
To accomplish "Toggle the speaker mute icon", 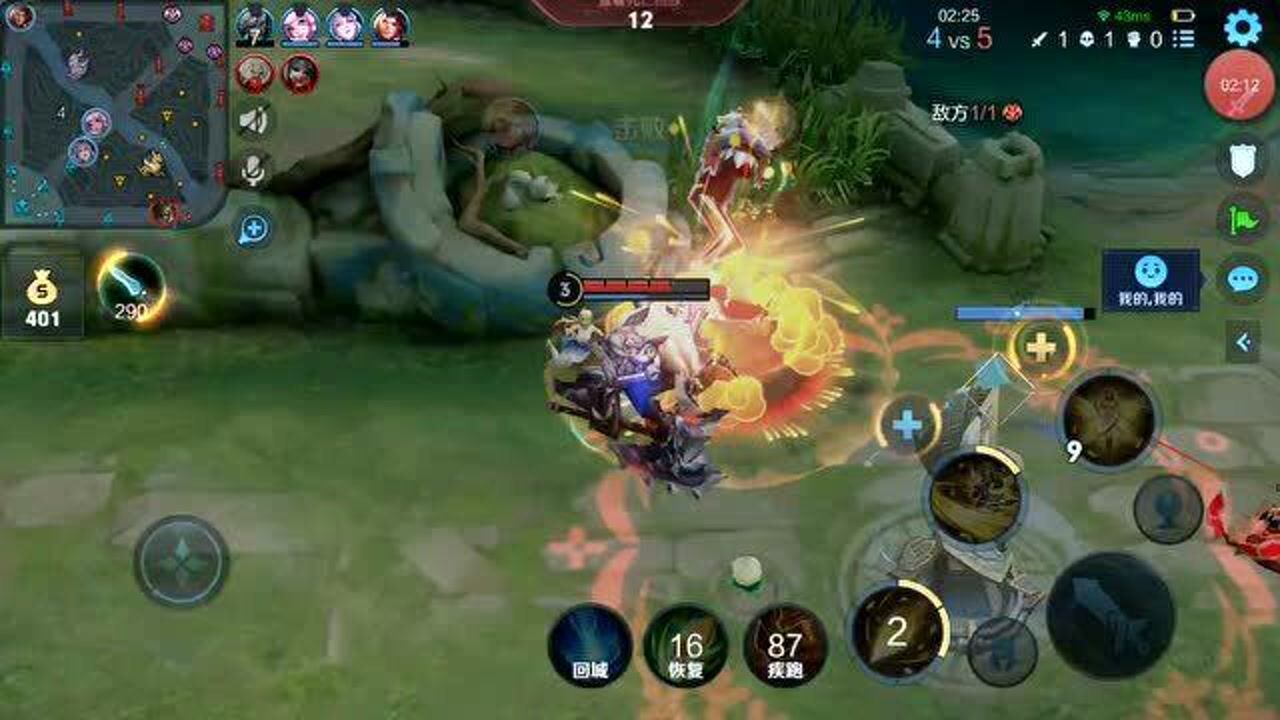I will tap(254, 121).
